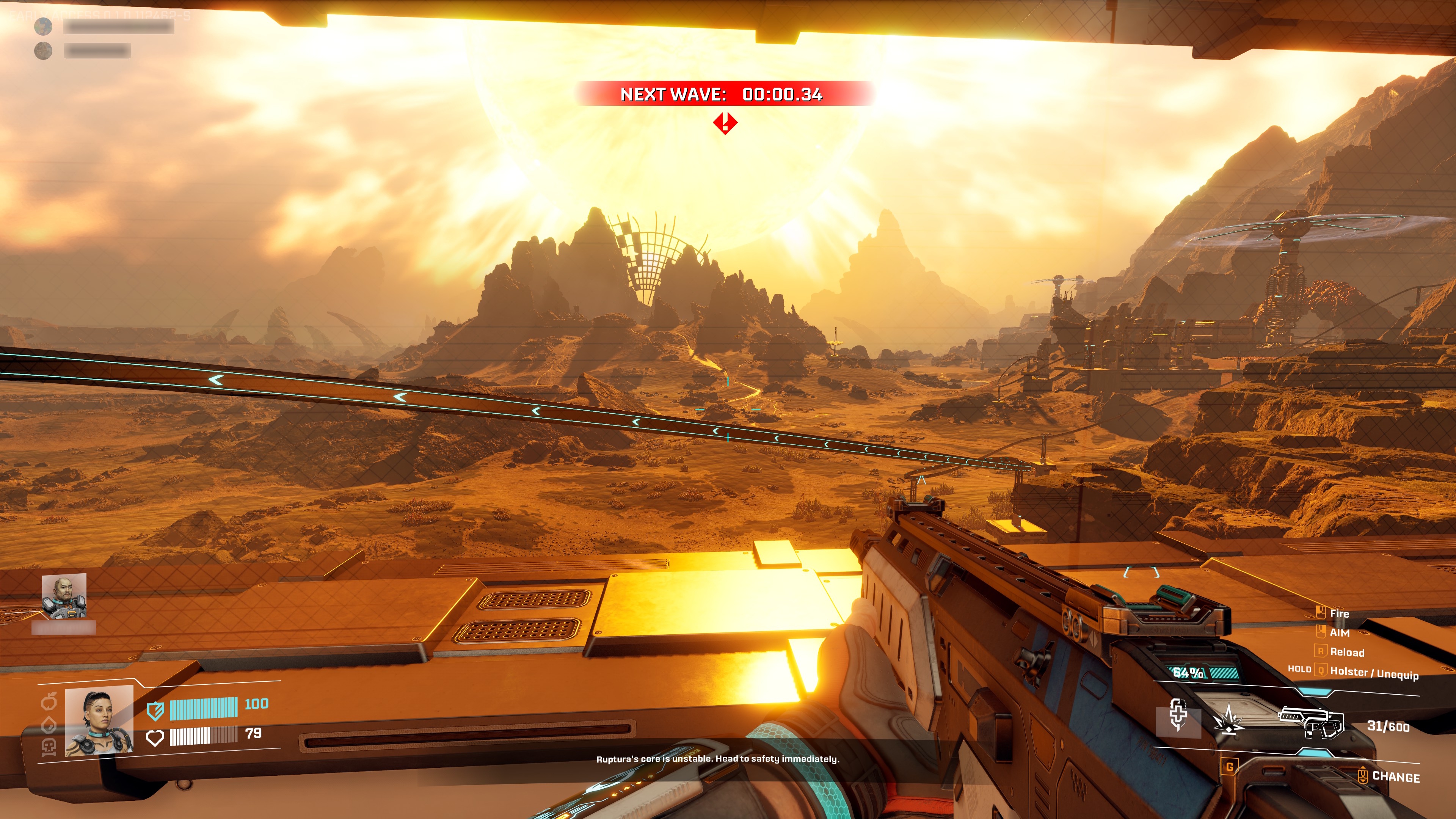Screen dimensions: 1456x819
Task: Click the G keybind icon above CHANGE
Action: pyautogui.click(x=1230, y=766)
